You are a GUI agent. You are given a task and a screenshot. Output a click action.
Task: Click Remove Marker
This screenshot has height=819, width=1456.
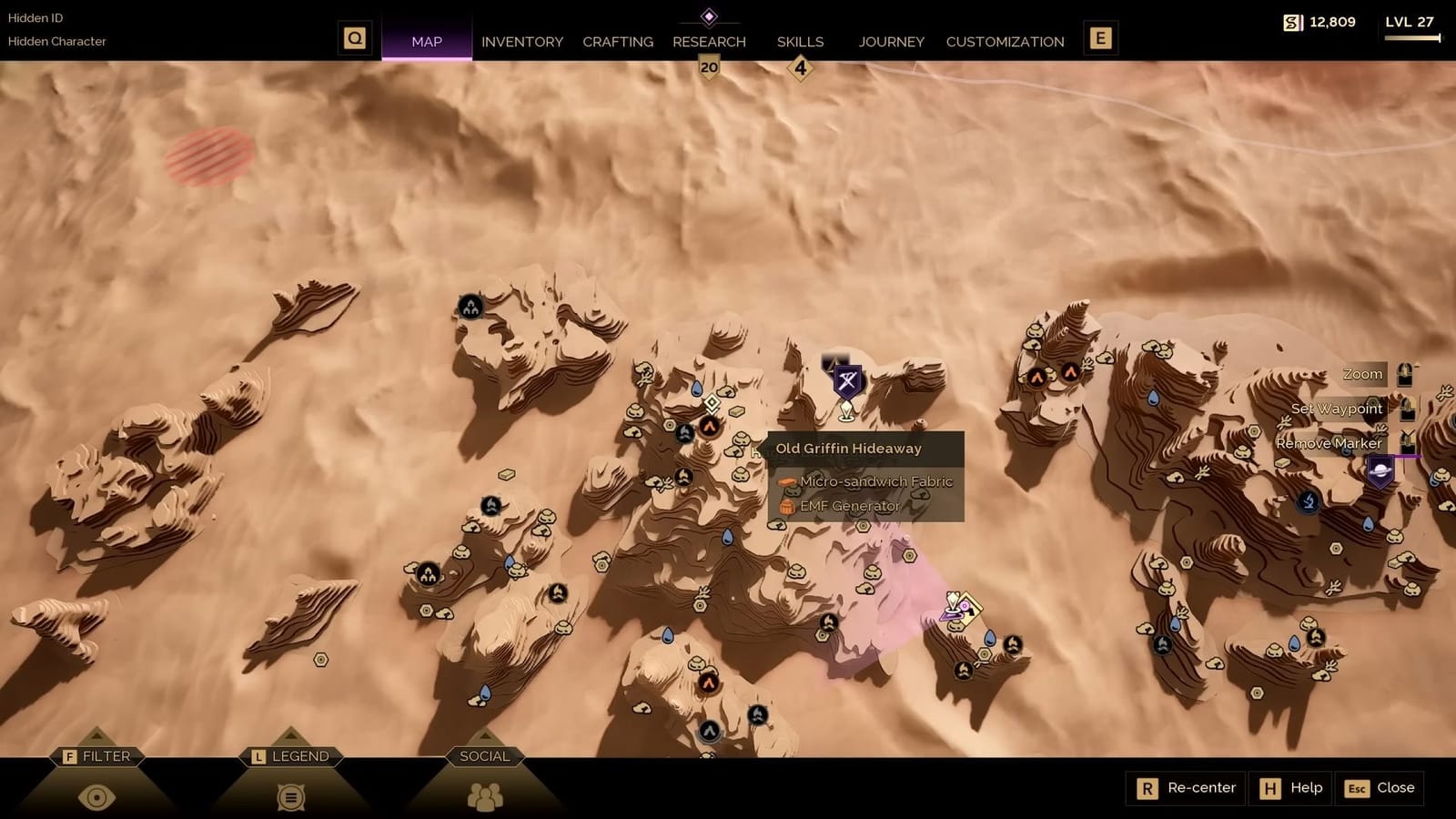(x=1330, y=442)
